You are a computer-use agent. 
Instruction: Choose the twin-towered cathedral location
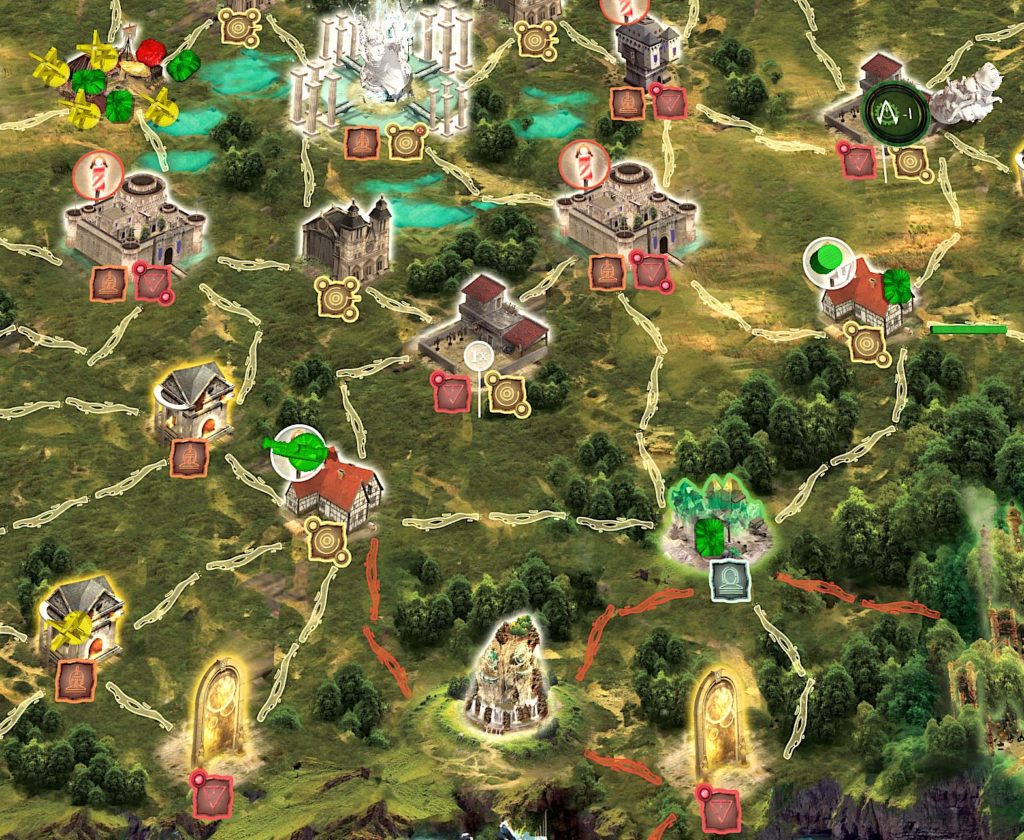(x=348, y=239)
